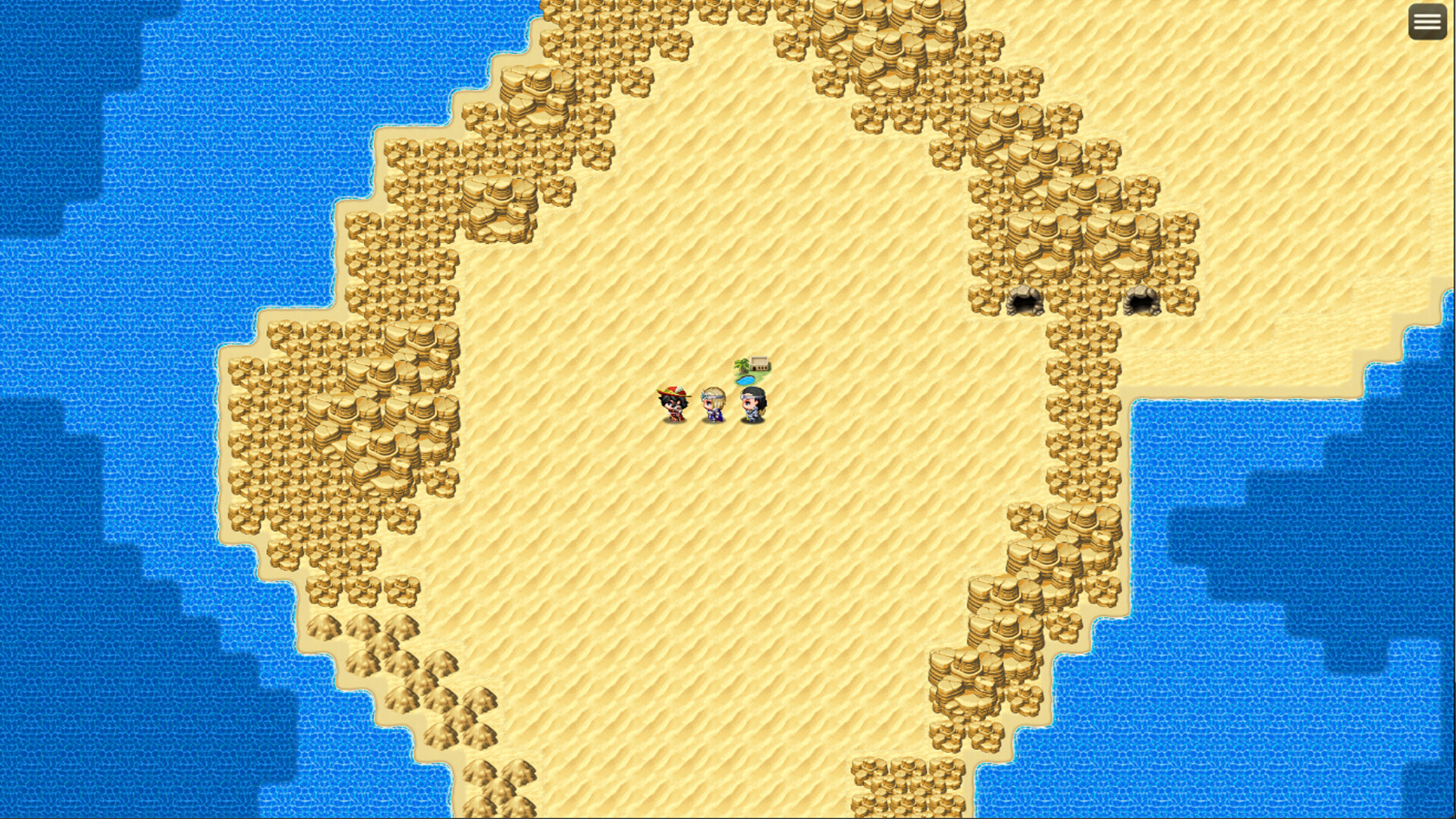Click the desert oasis building
The image size is (1456, 819).
click(759, 363)
